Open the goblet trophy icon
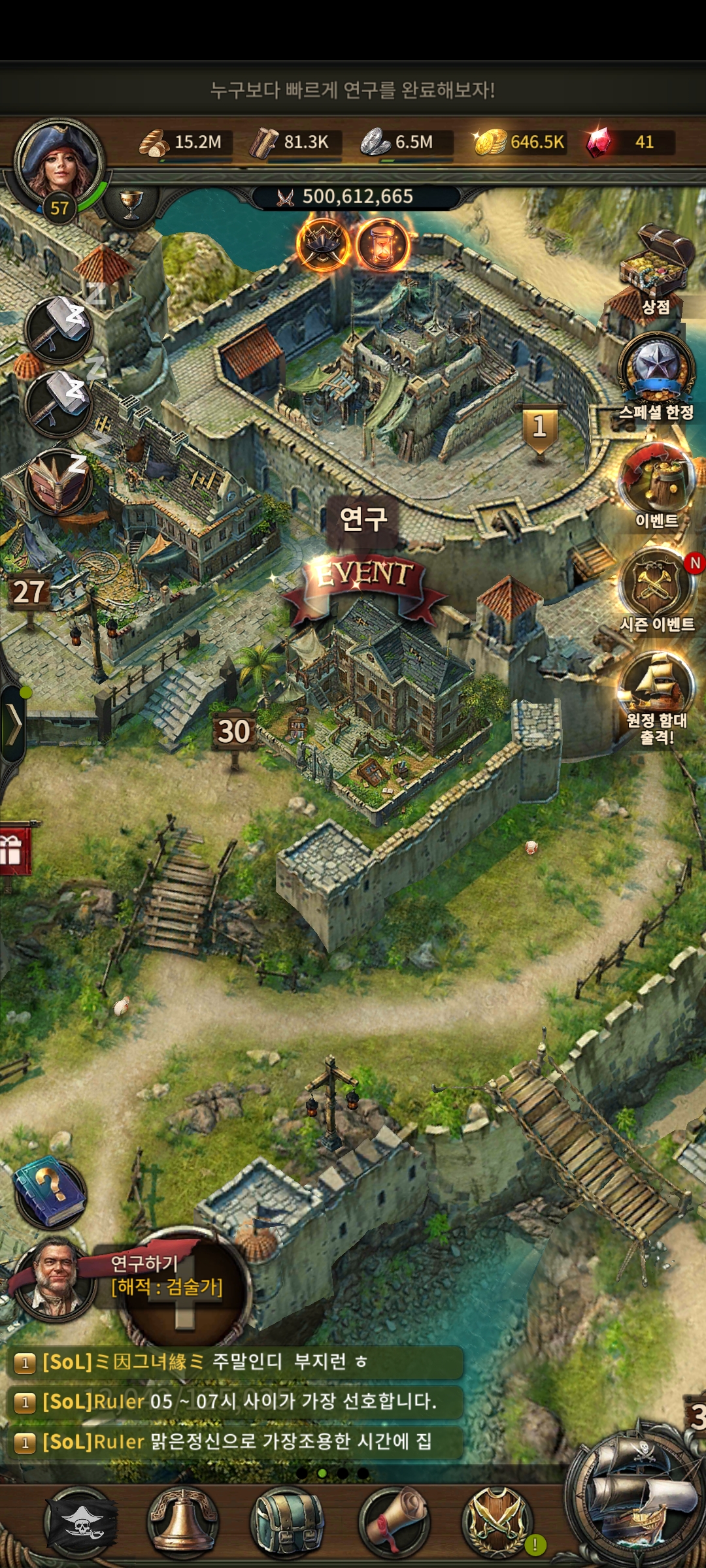 click(131, 203)
